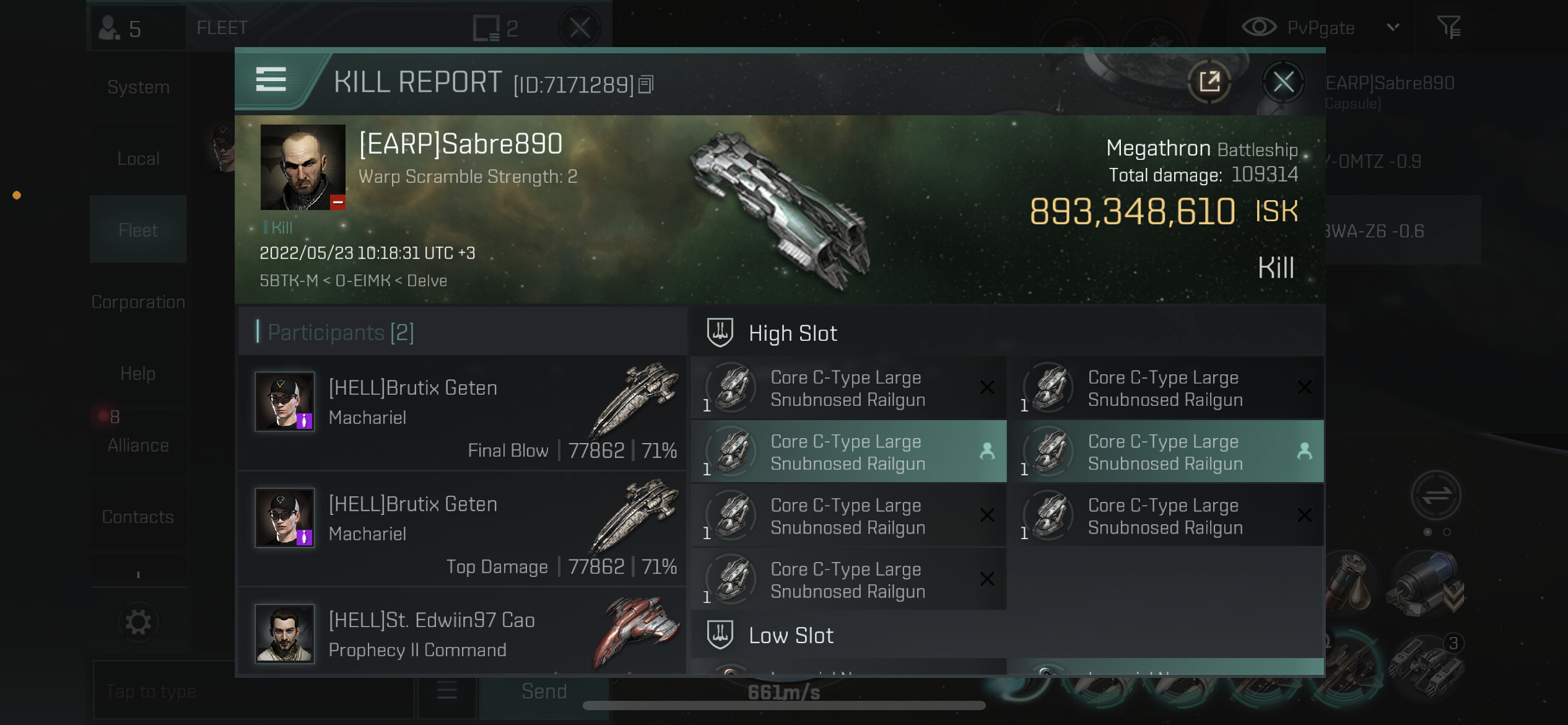
Task: Open the Contacts channel
Action: pyautogui.click(x=138, y=517)
